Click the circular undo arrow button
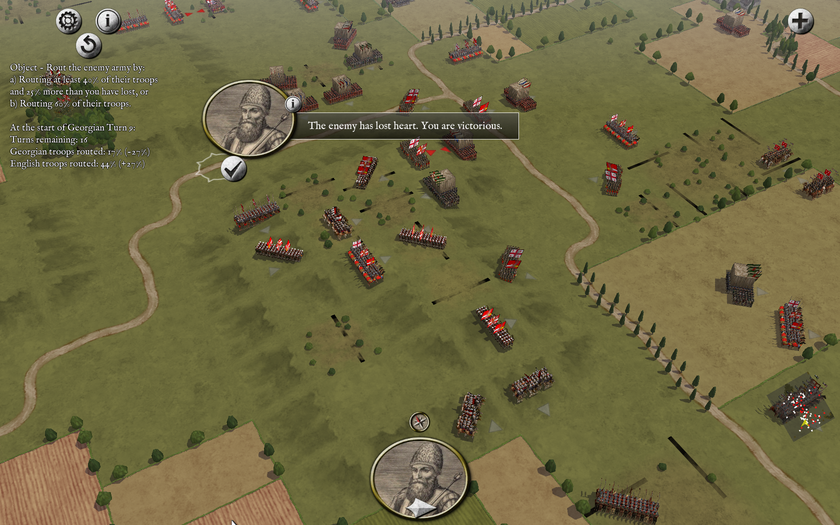Screen dimensions: 840x525 (89, 45)
